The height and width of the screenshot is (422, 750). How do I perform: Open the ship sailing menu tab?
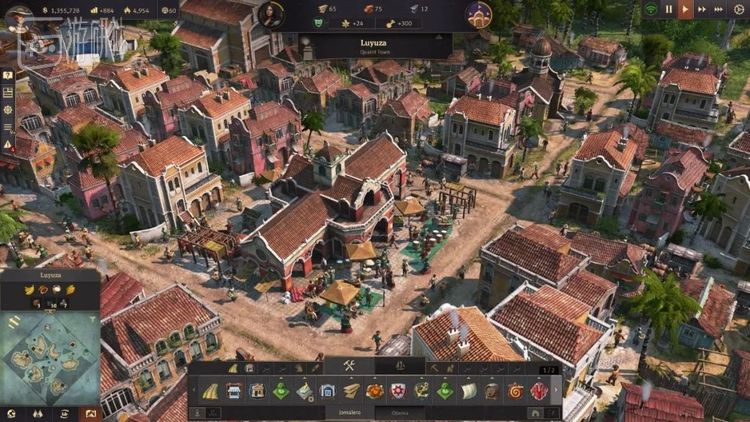pyautogui.click(x=396, y=366)
